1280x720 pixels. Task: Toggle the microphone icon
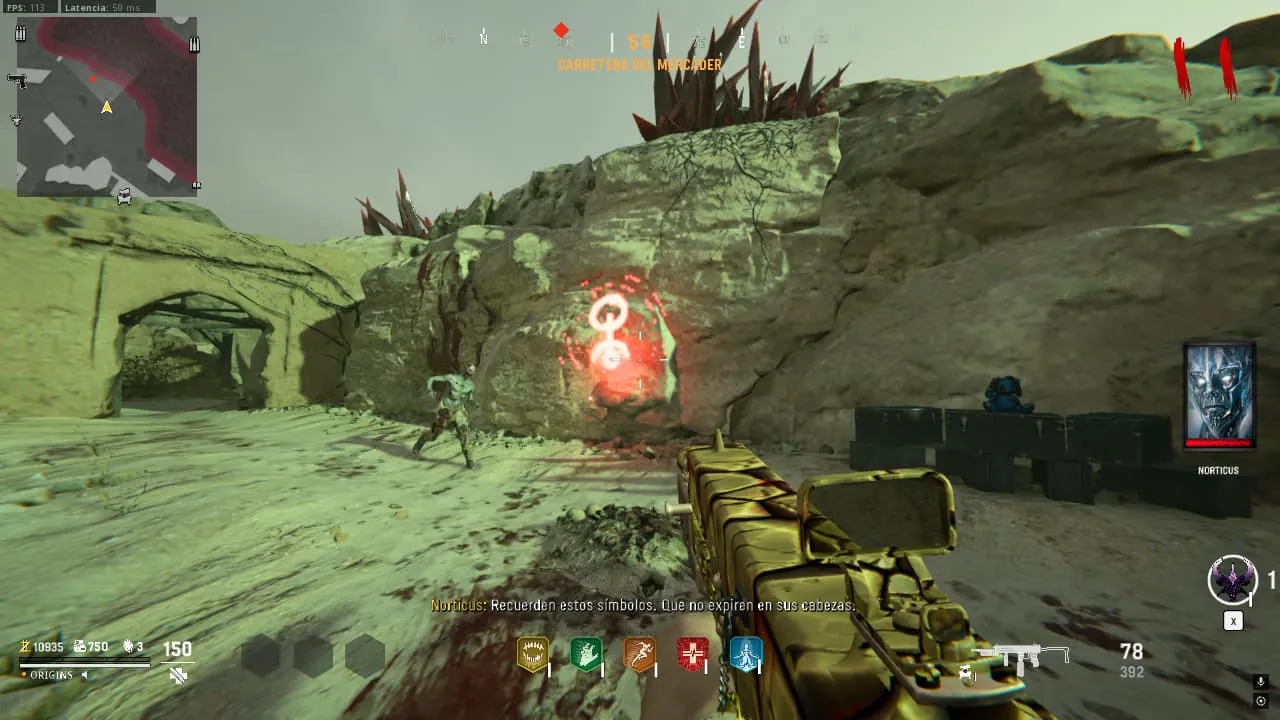(x=1261, y=682)
